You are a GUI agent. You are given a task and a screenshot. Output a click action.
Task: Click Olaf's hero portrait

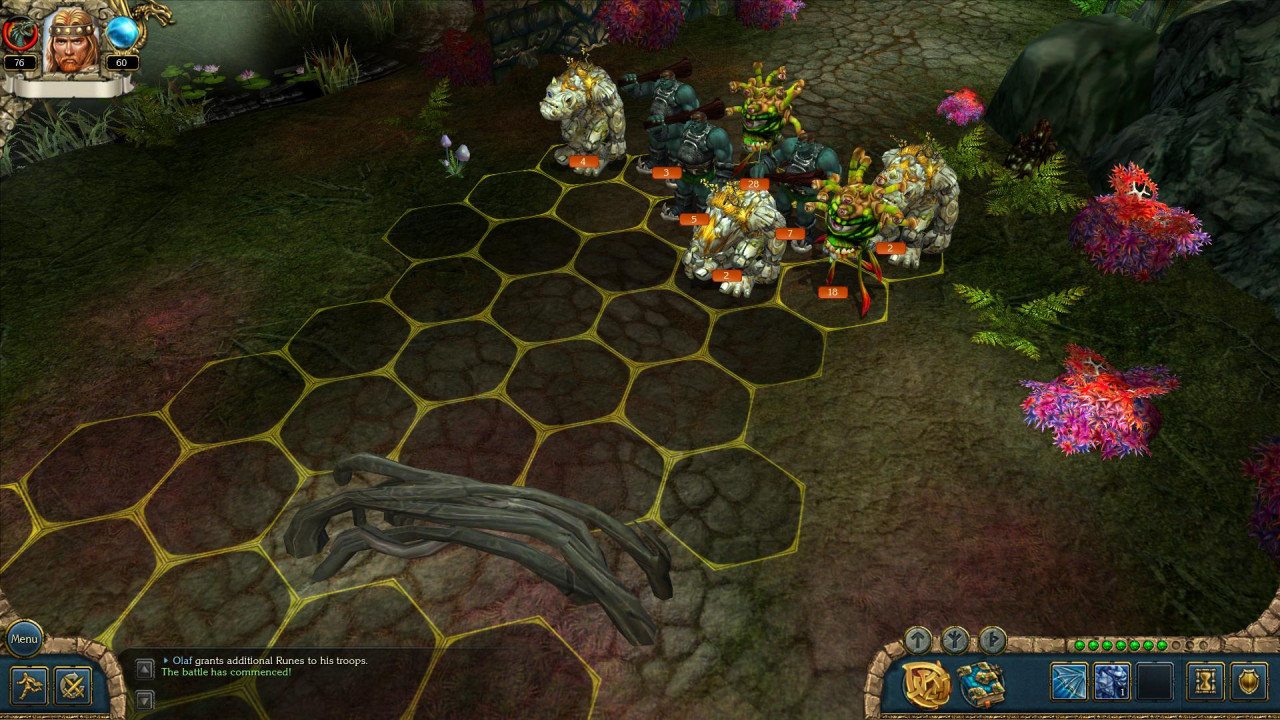70,40
